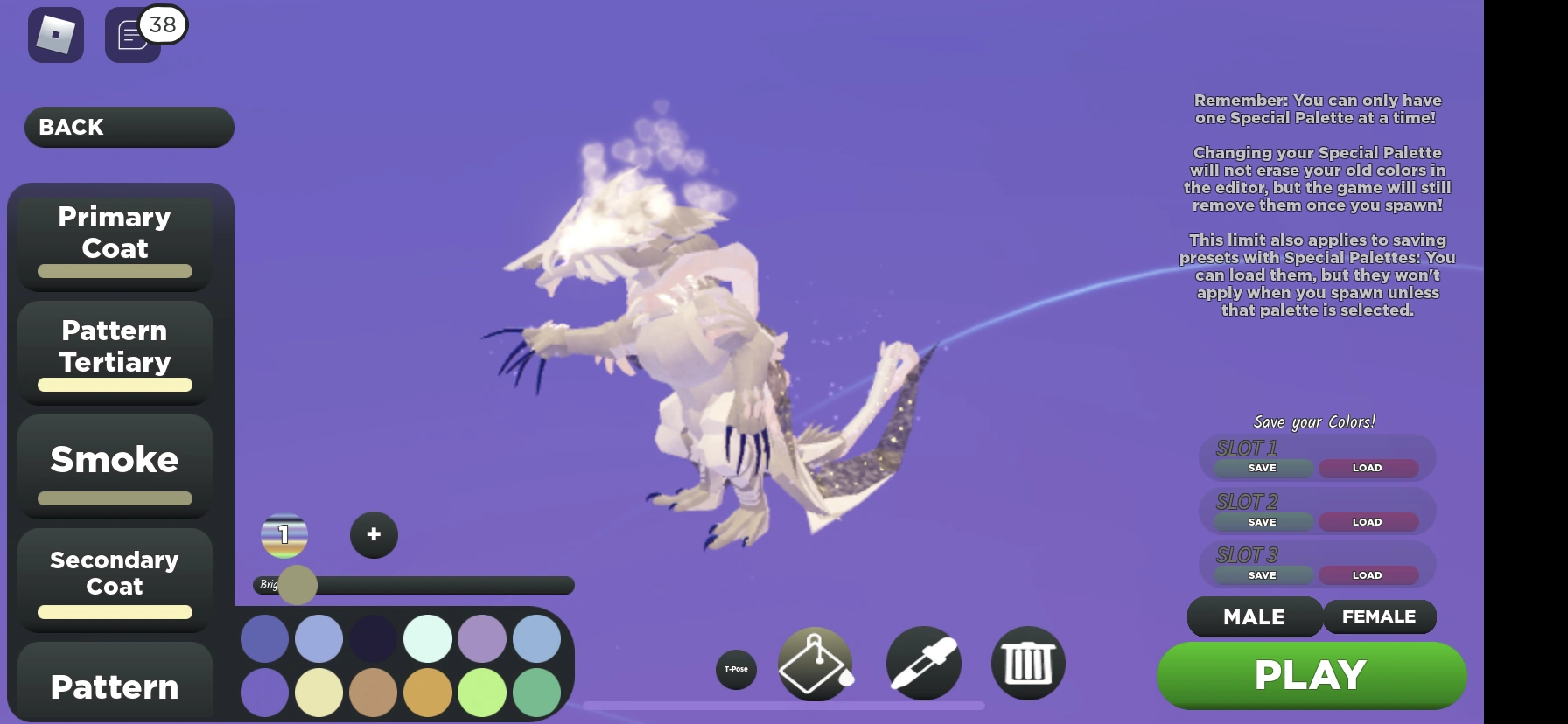Pick the eyedropper color tool

[922, 665]
